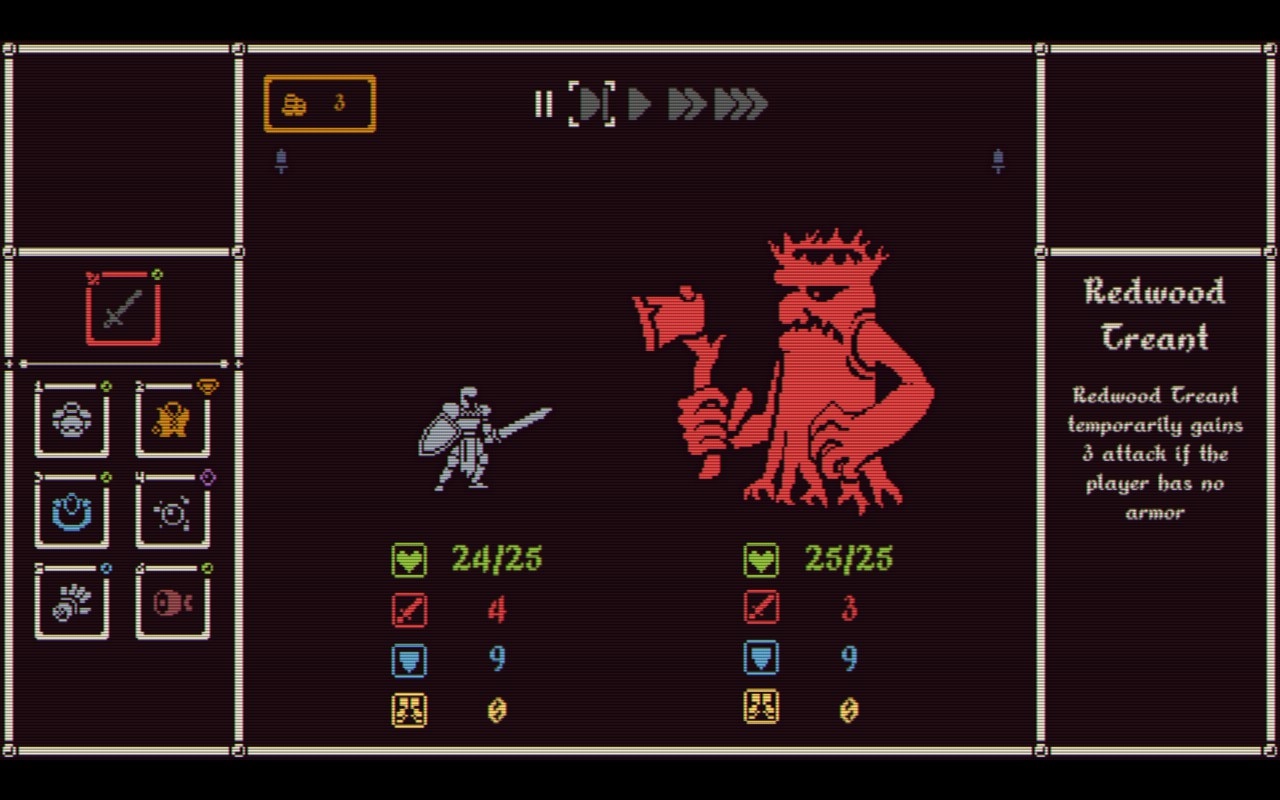Set battle speed to triple arrows
The height and width of the screenshot is (800, 1280).
[740, 105]
